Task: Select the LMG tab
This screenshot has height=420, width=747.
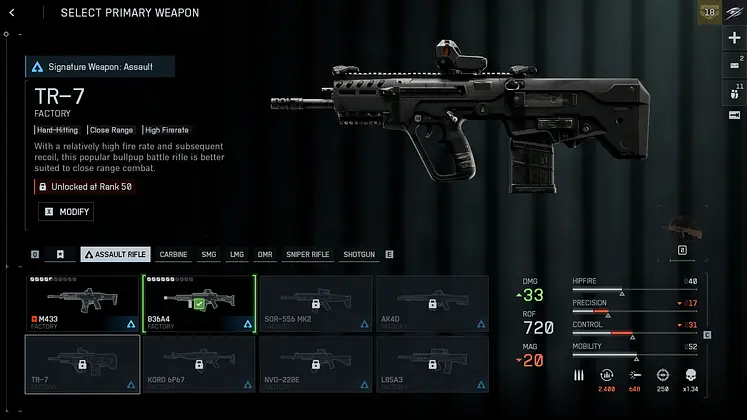Action: [x=236, y=255]
